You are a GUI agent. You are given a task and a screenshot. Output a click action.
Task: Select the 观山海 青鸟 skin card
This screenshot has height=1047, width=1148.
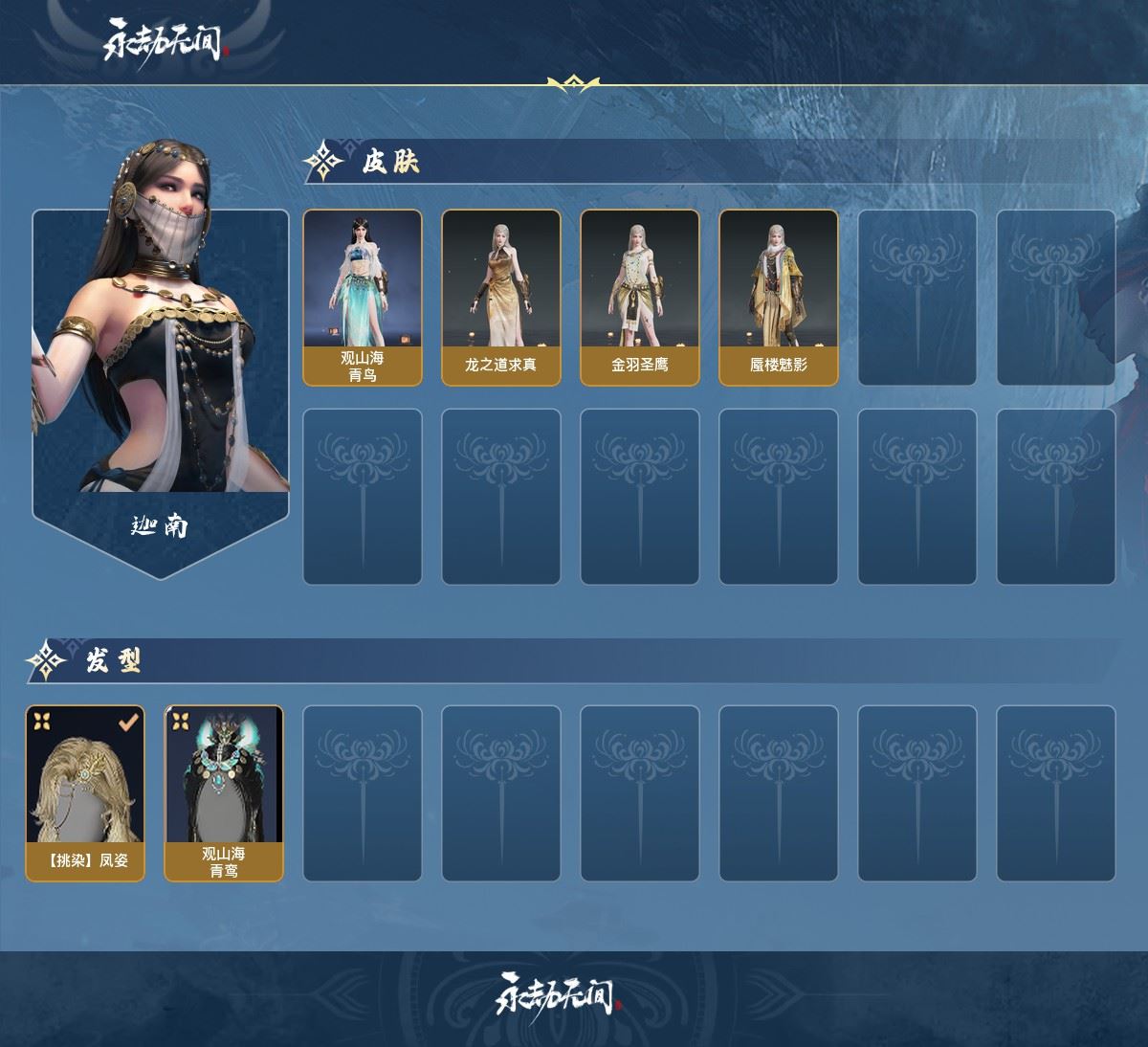(363, 297)
